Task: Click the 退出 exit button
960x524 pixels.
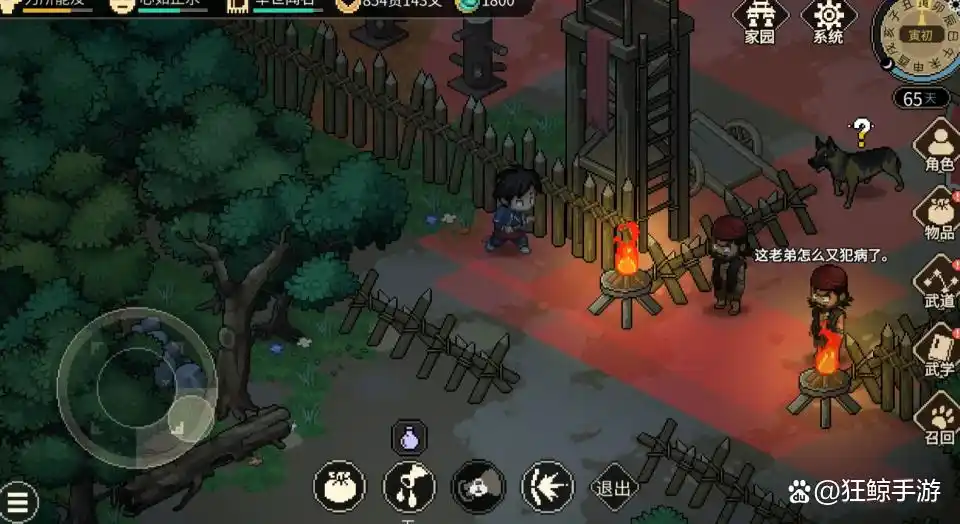Action: click(614, 488)
